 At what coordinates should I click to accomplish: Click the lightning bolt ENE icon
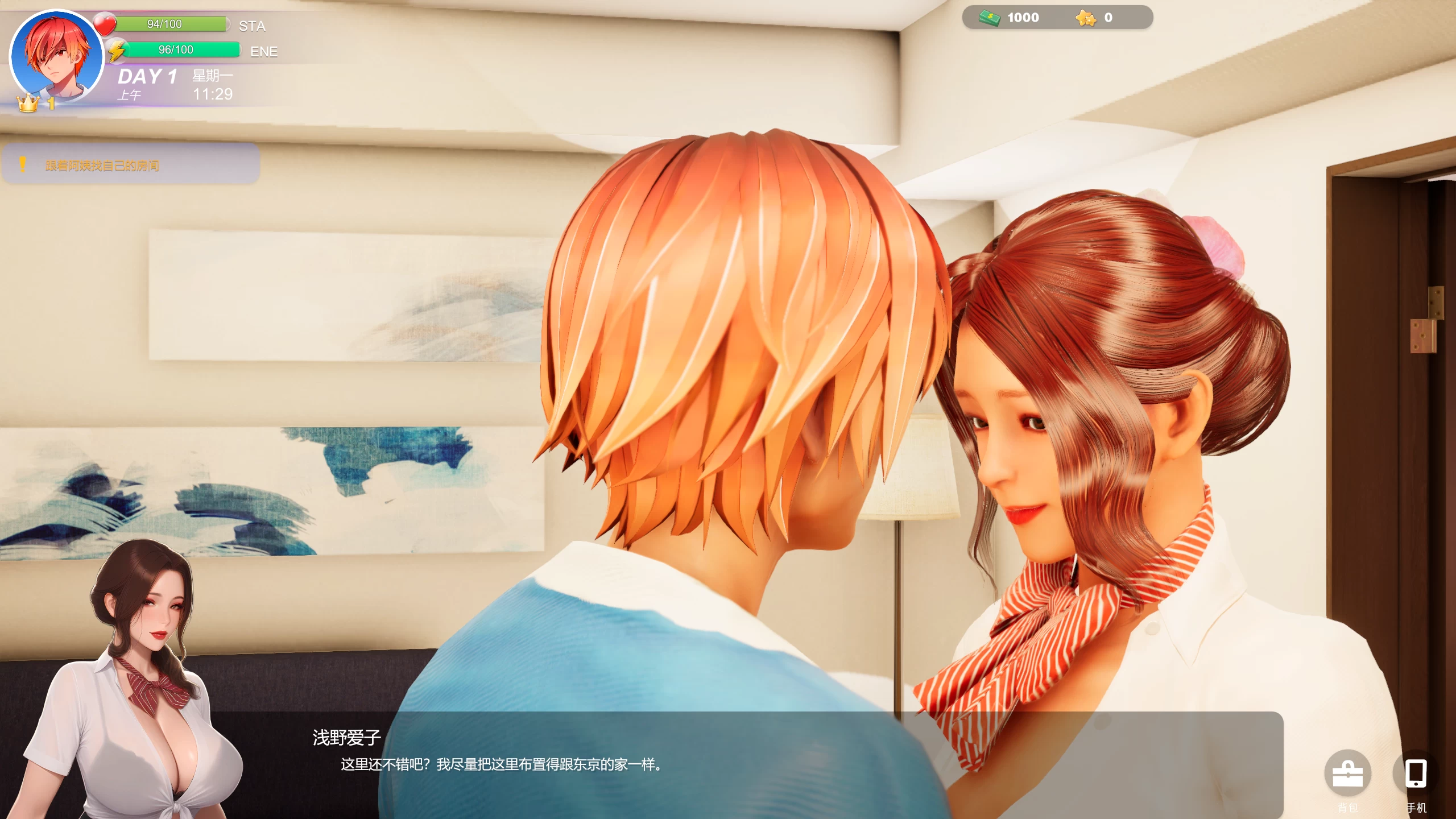117,50
